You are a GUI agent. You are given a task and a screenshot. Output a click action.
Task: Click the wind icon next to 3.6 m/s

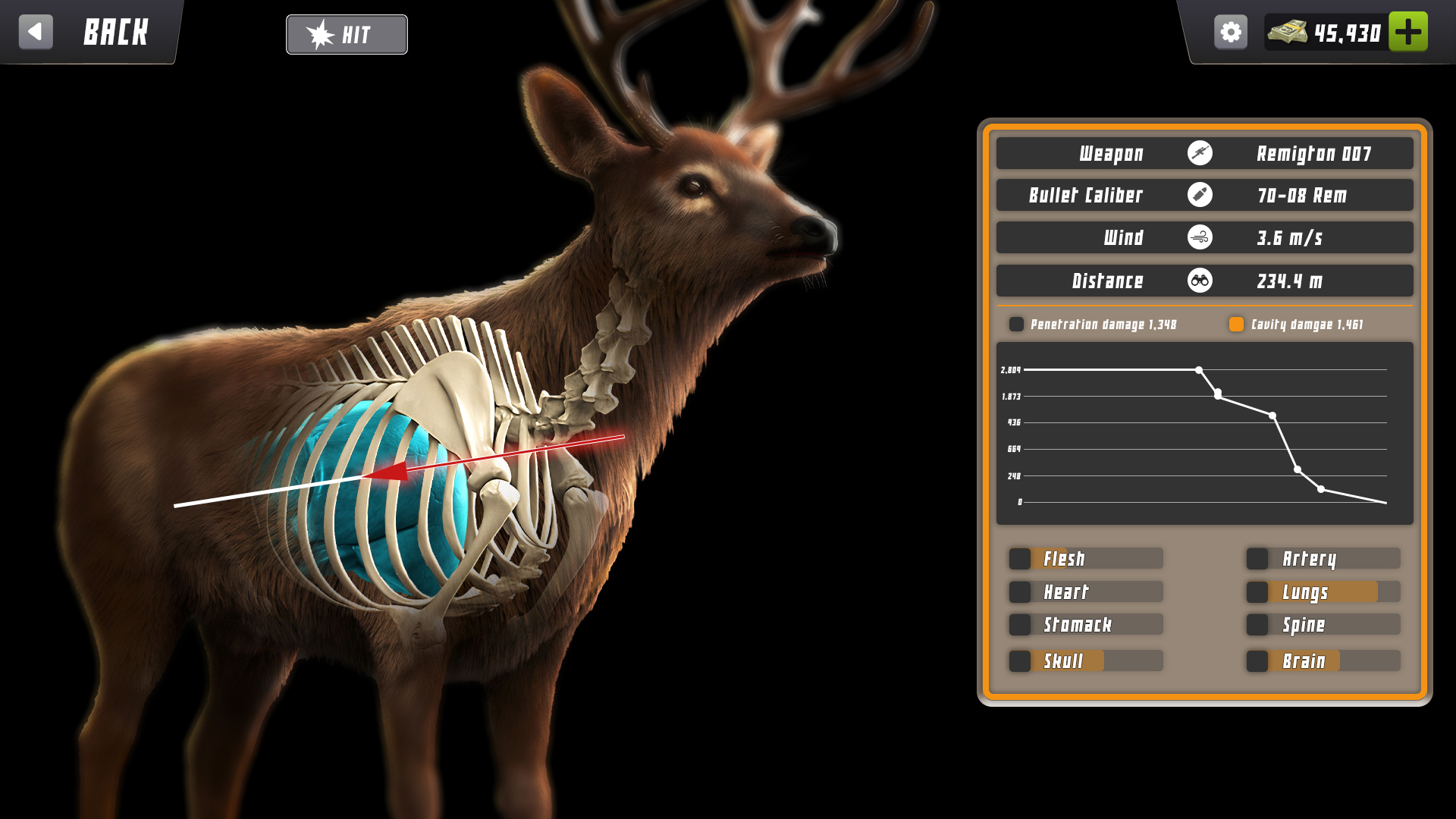tap(1200, 237)
